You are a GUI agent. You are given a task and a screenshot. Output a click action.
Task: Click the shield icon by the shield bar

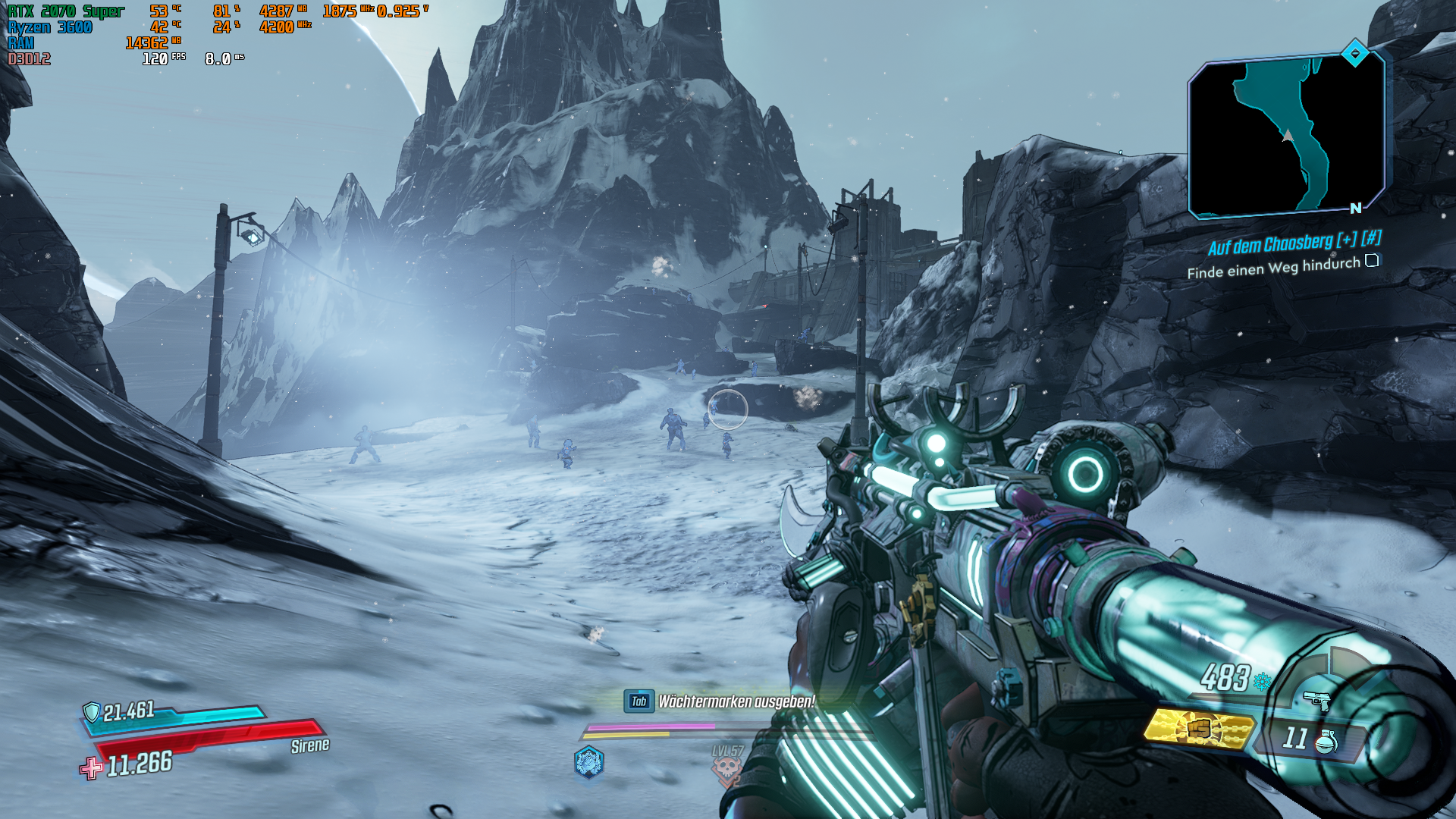coord(92,711)
